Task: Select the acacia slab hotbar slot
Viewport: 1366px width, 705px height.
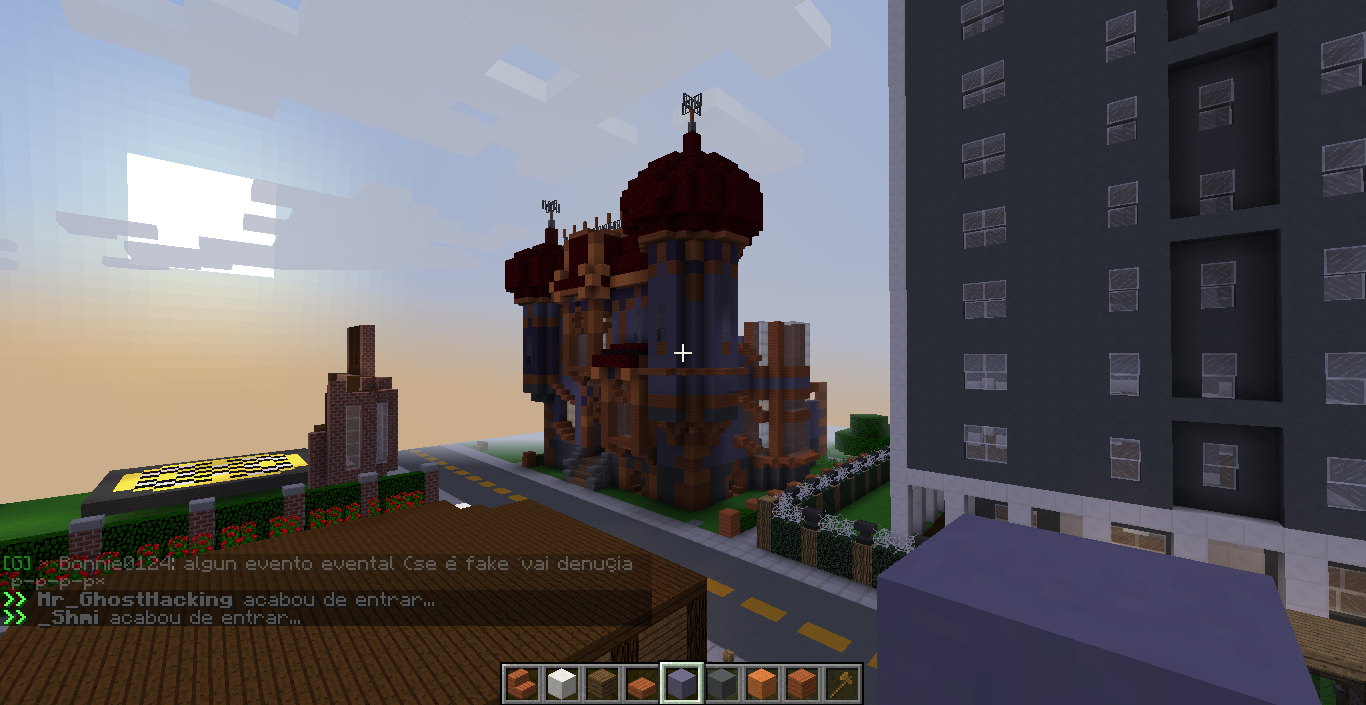Action: click(642, 684)
